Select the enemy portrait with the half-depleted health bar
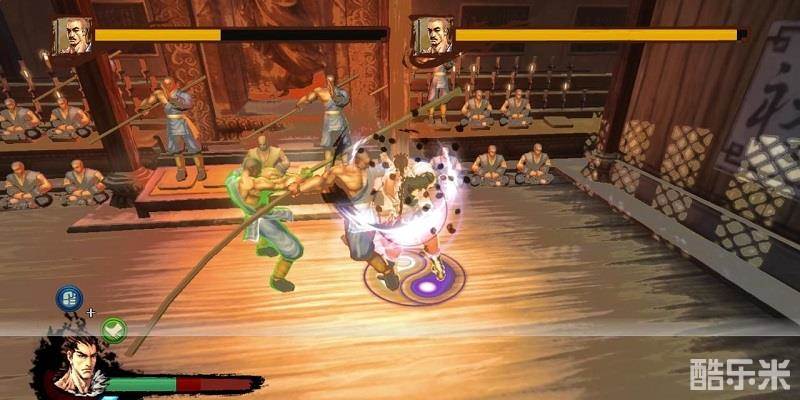This screenshot has width=800, height=400. coord(72,35)
